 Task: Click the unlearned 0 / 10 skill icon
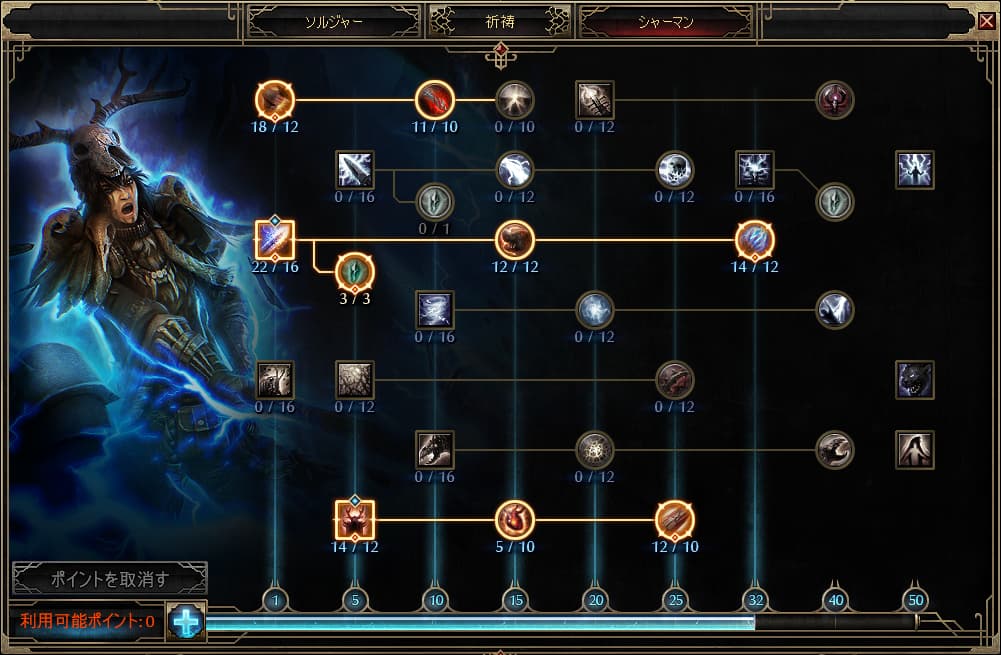(515, 100)
